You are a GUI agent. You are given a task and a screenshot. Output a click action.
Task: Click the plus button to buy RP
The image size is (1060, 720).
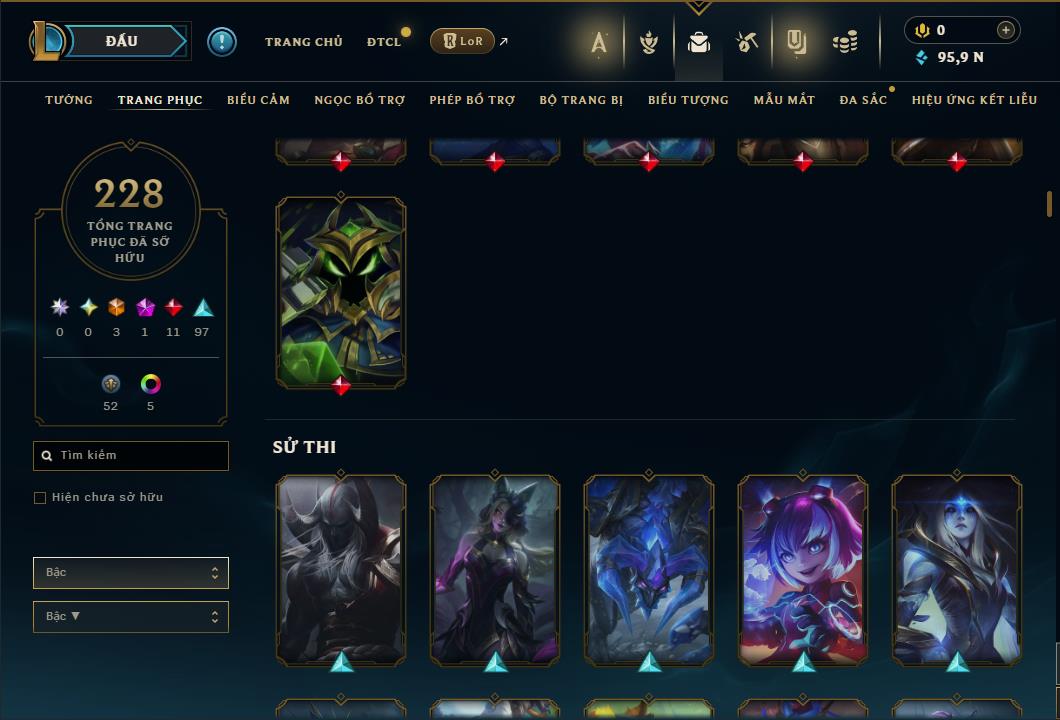[1005, 30]
